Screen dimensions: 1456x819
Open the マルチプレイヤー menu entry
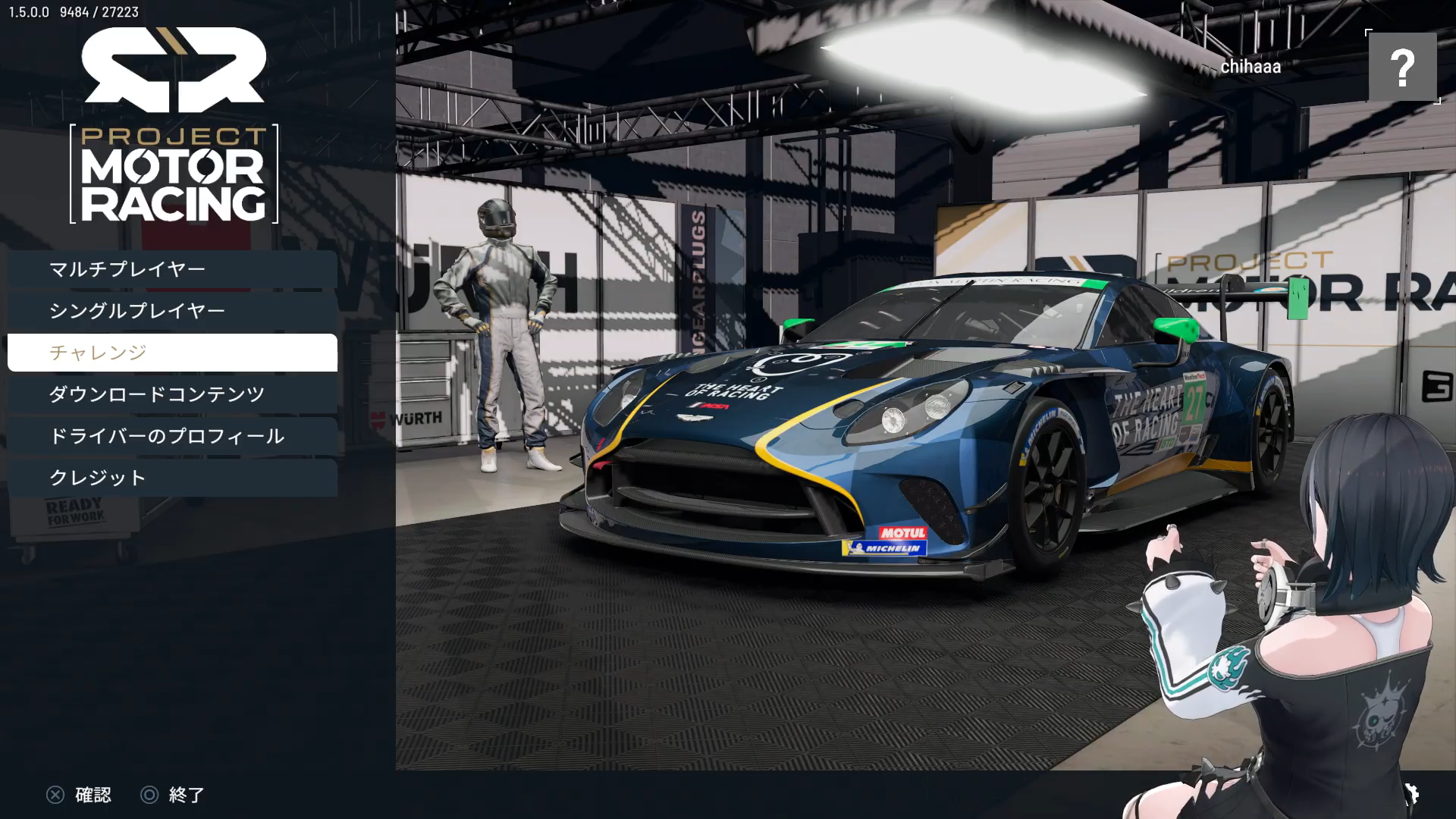(172, 269)
